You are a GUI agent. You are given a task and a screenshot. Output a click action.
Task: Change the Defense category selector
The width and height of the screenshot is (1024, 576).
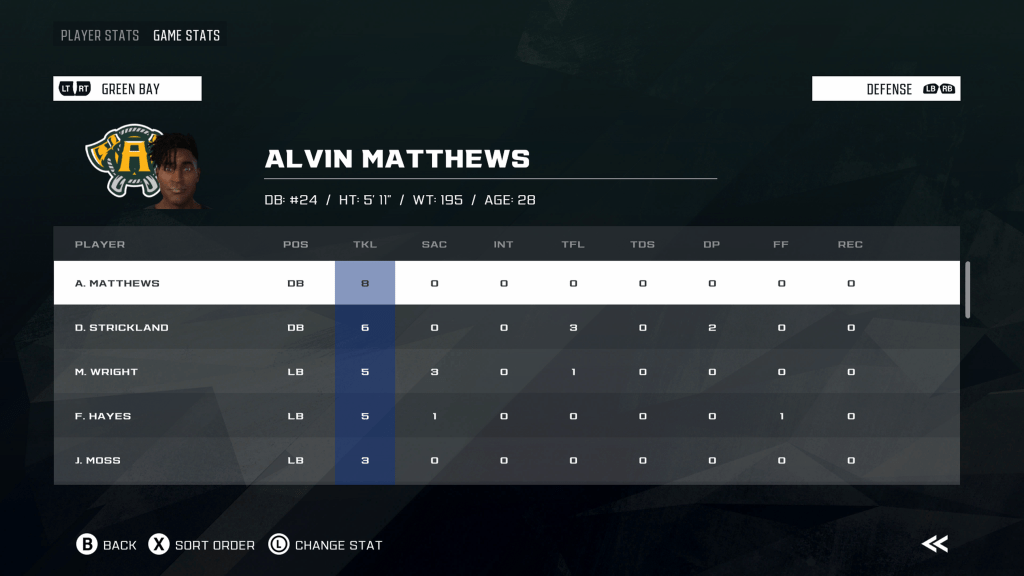(886, 89)
